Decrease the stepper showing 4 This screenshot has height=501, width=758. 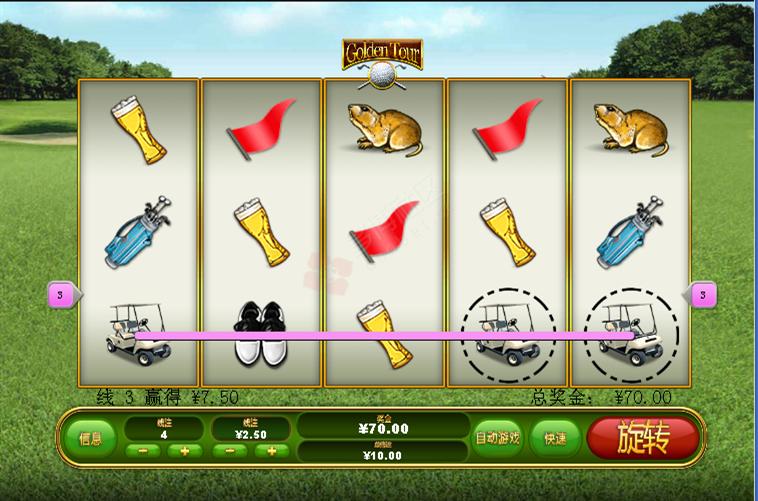(x=143, y=451)
